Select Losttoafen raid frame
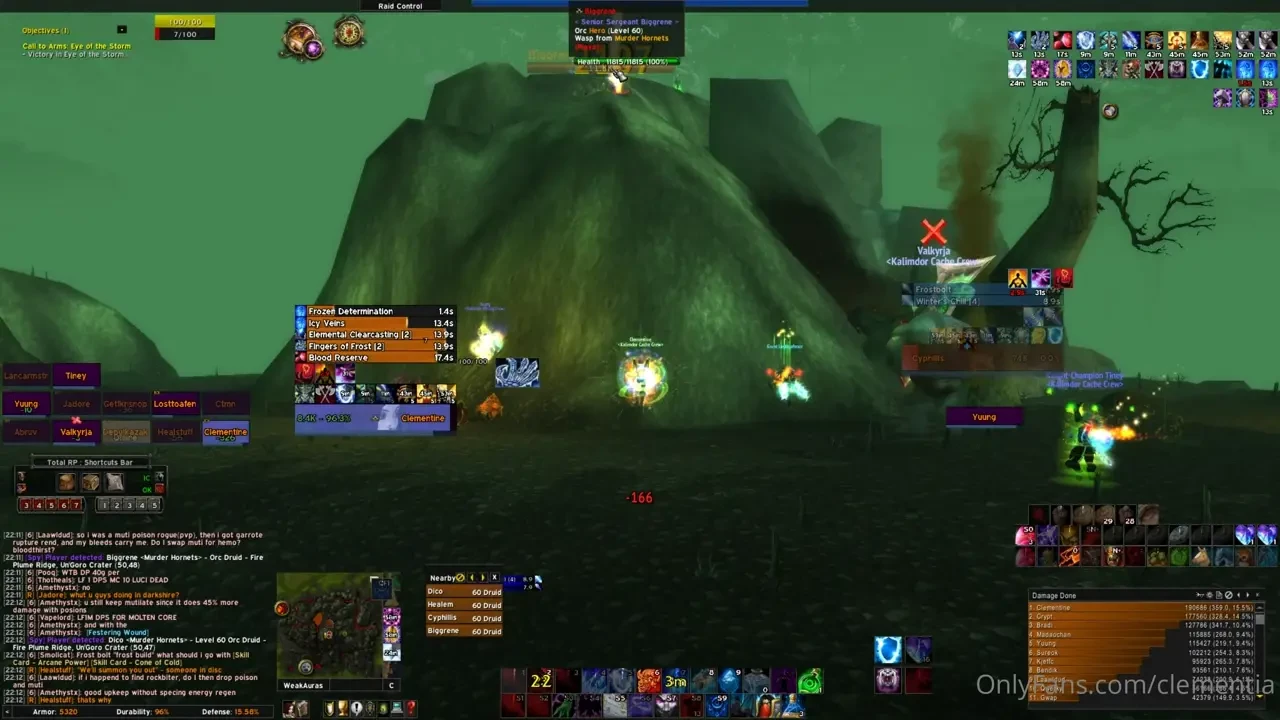 point(175,404)
